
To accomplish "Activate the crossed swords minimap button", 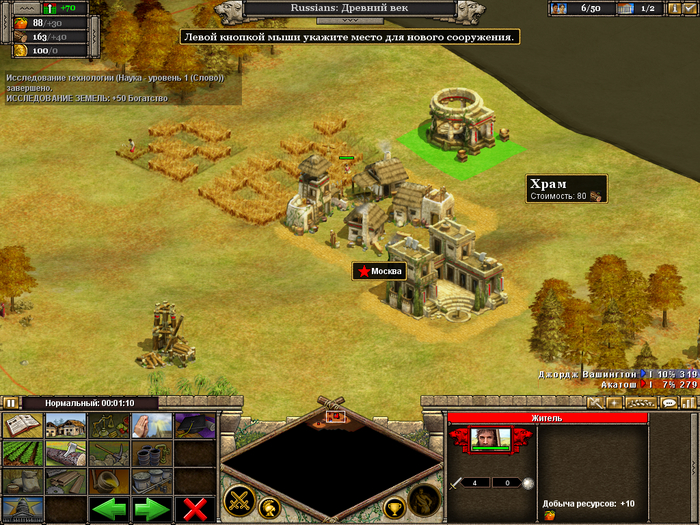I will tap(238, 499).
